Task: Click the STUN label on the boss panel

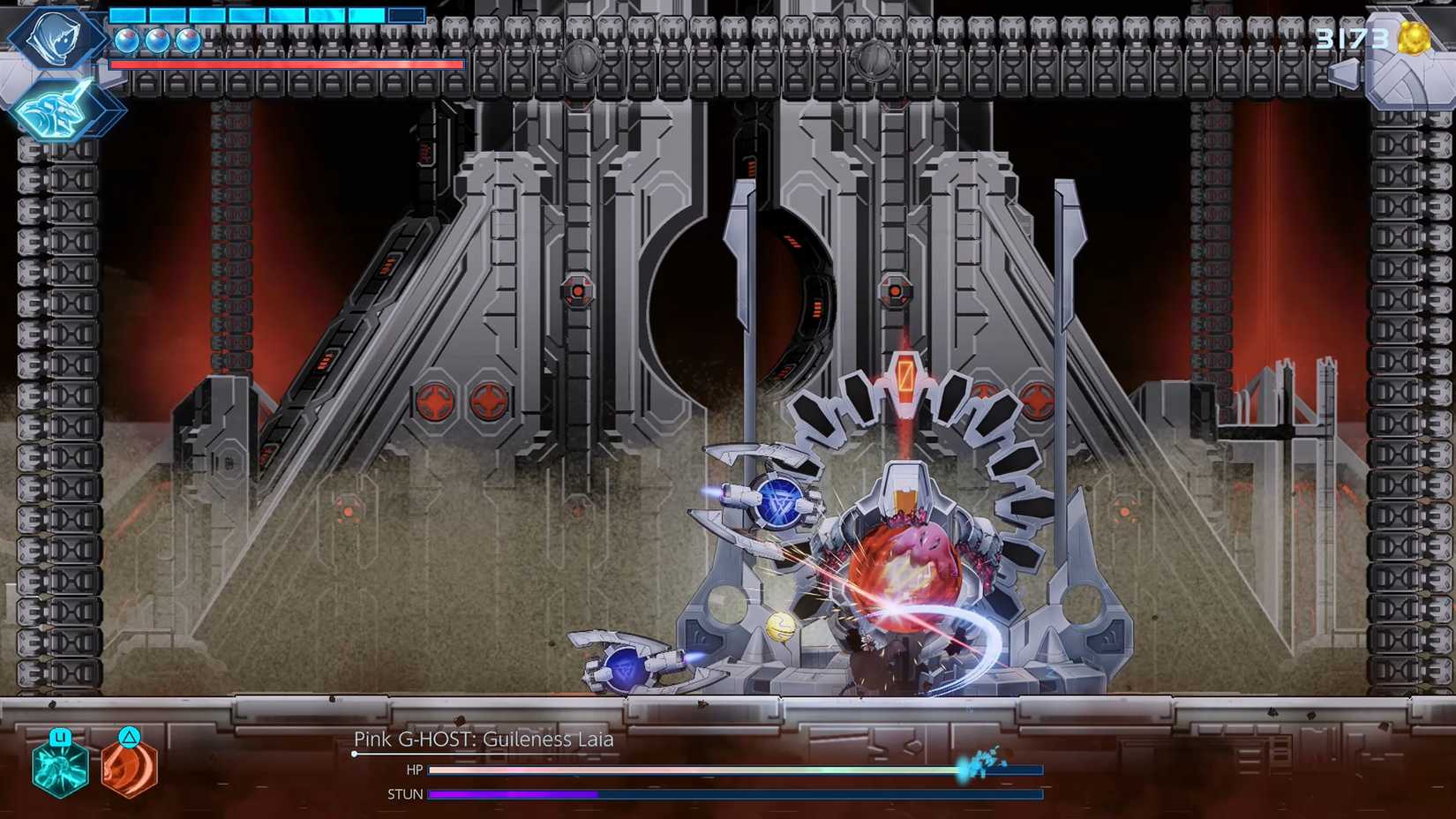Action: [406, 793]
